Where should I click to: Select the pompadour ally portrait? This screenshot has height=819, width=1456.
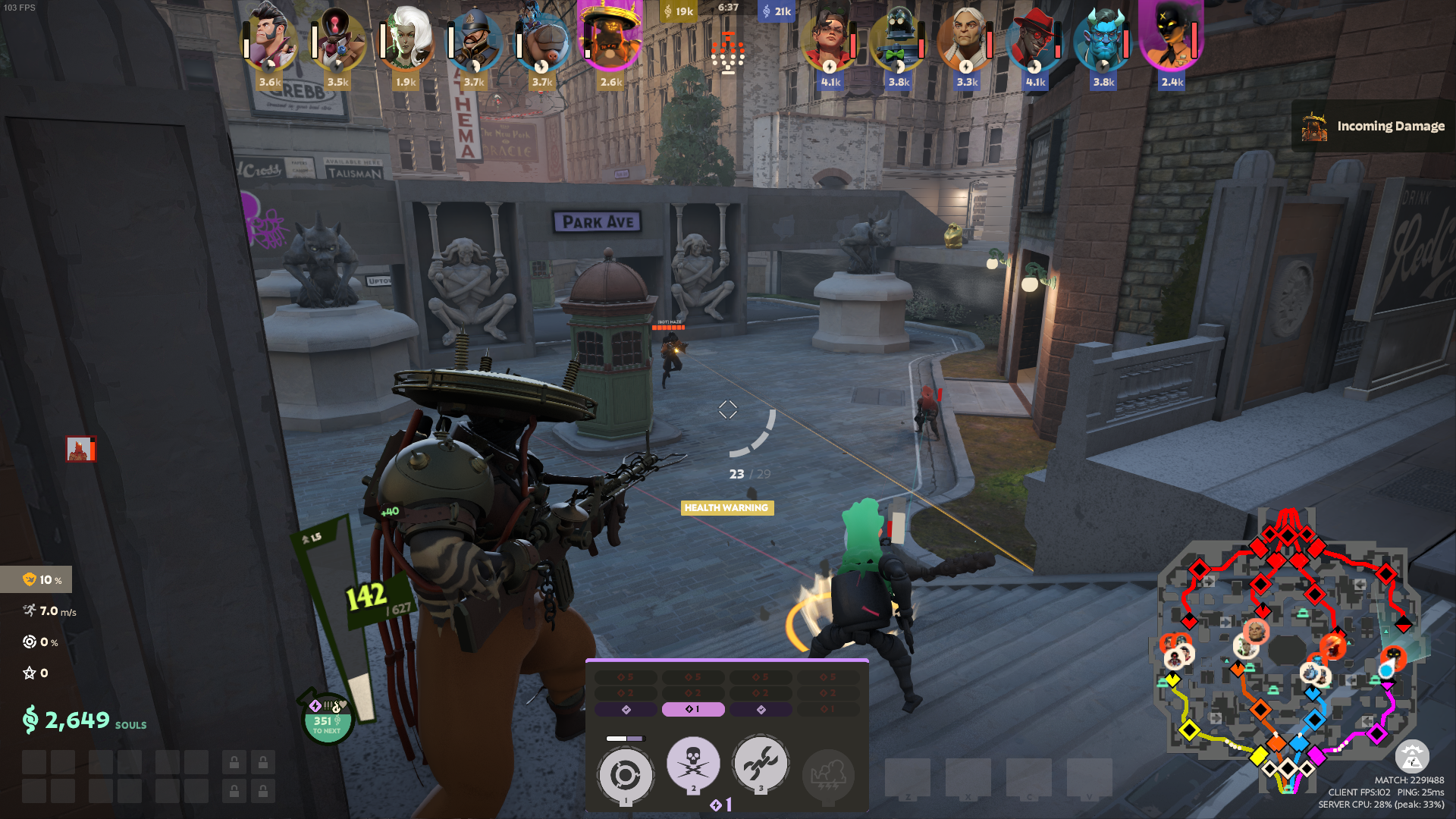tap(269, 39)
